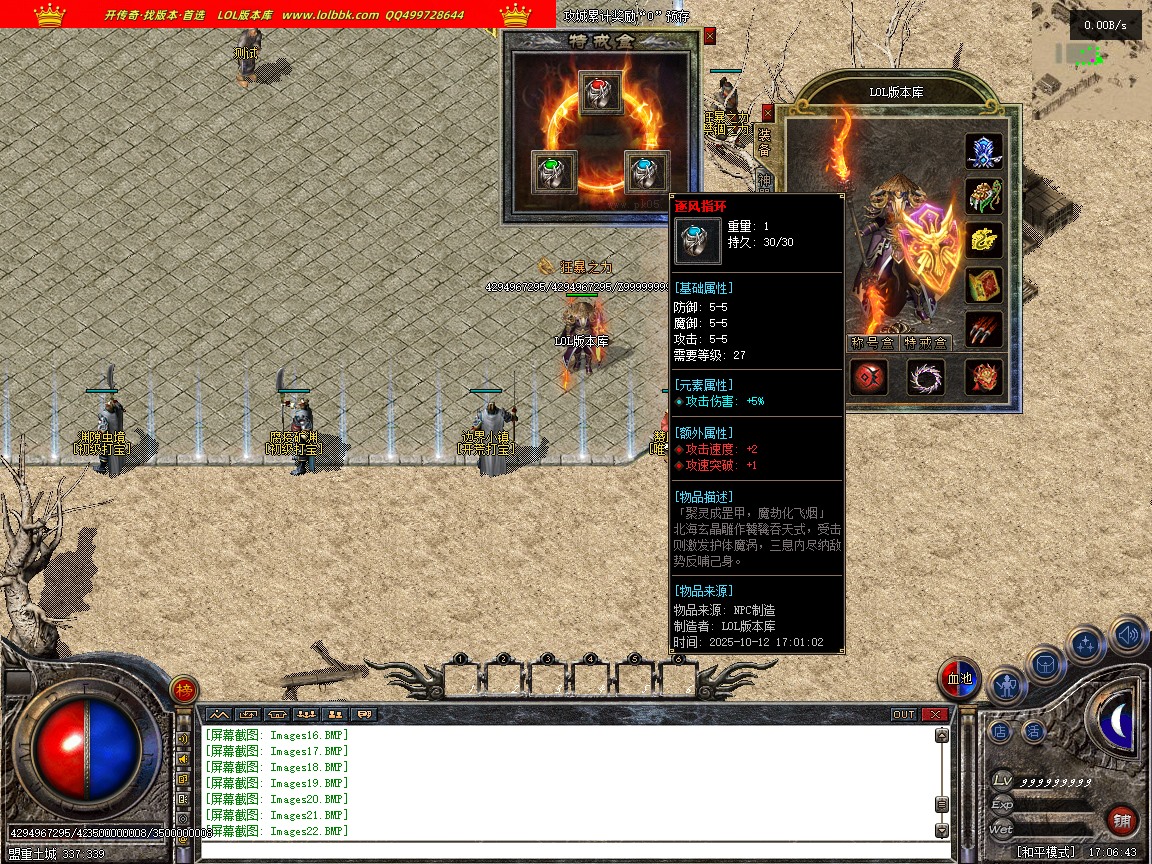This screenshot has height=864, width=1152.
Task: Close the 特戒盒 ring box window
Action: (710, 36)
